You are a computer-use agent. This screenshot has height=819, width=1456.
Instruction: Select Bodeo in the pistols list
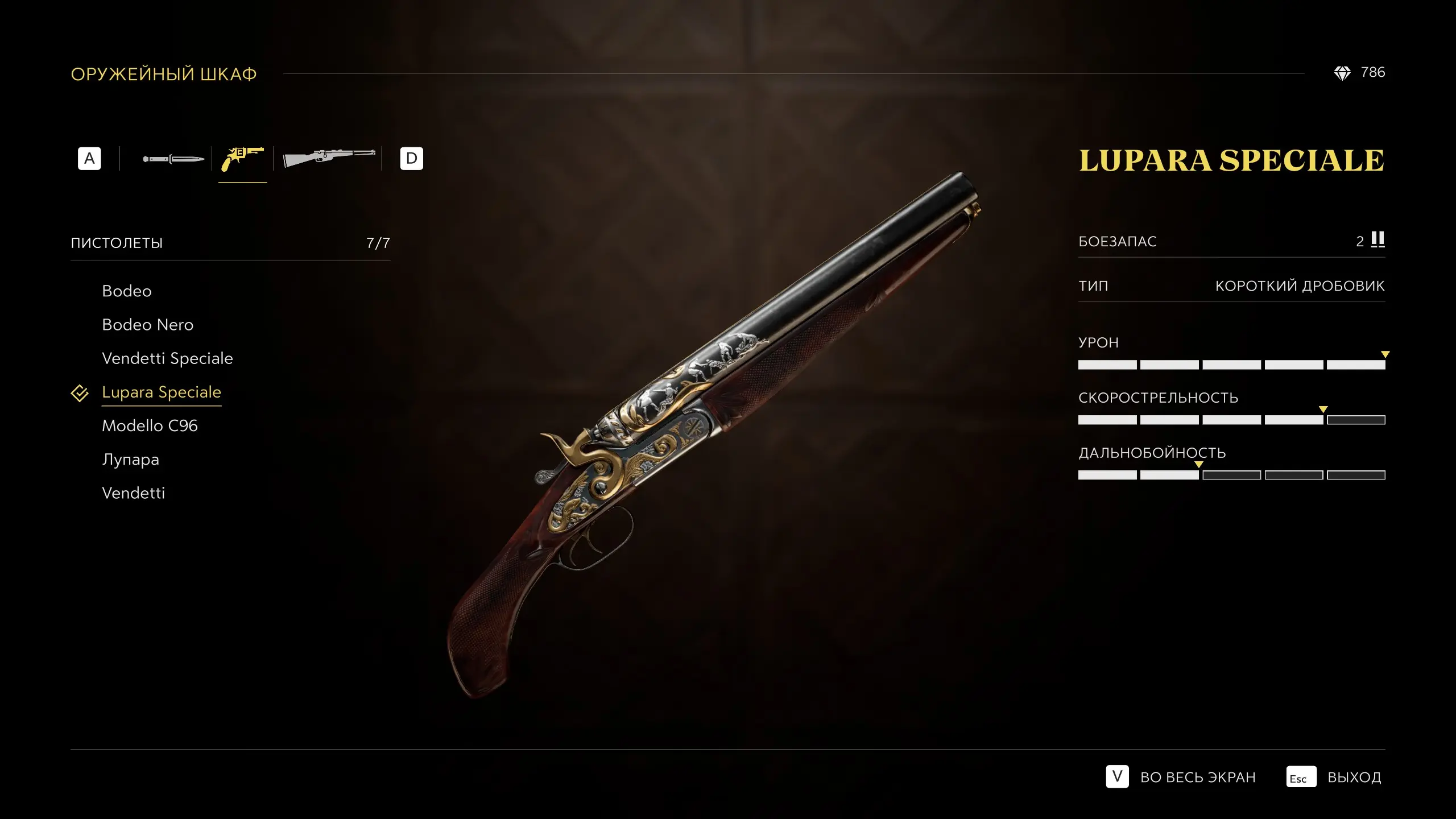click(127, 291)
